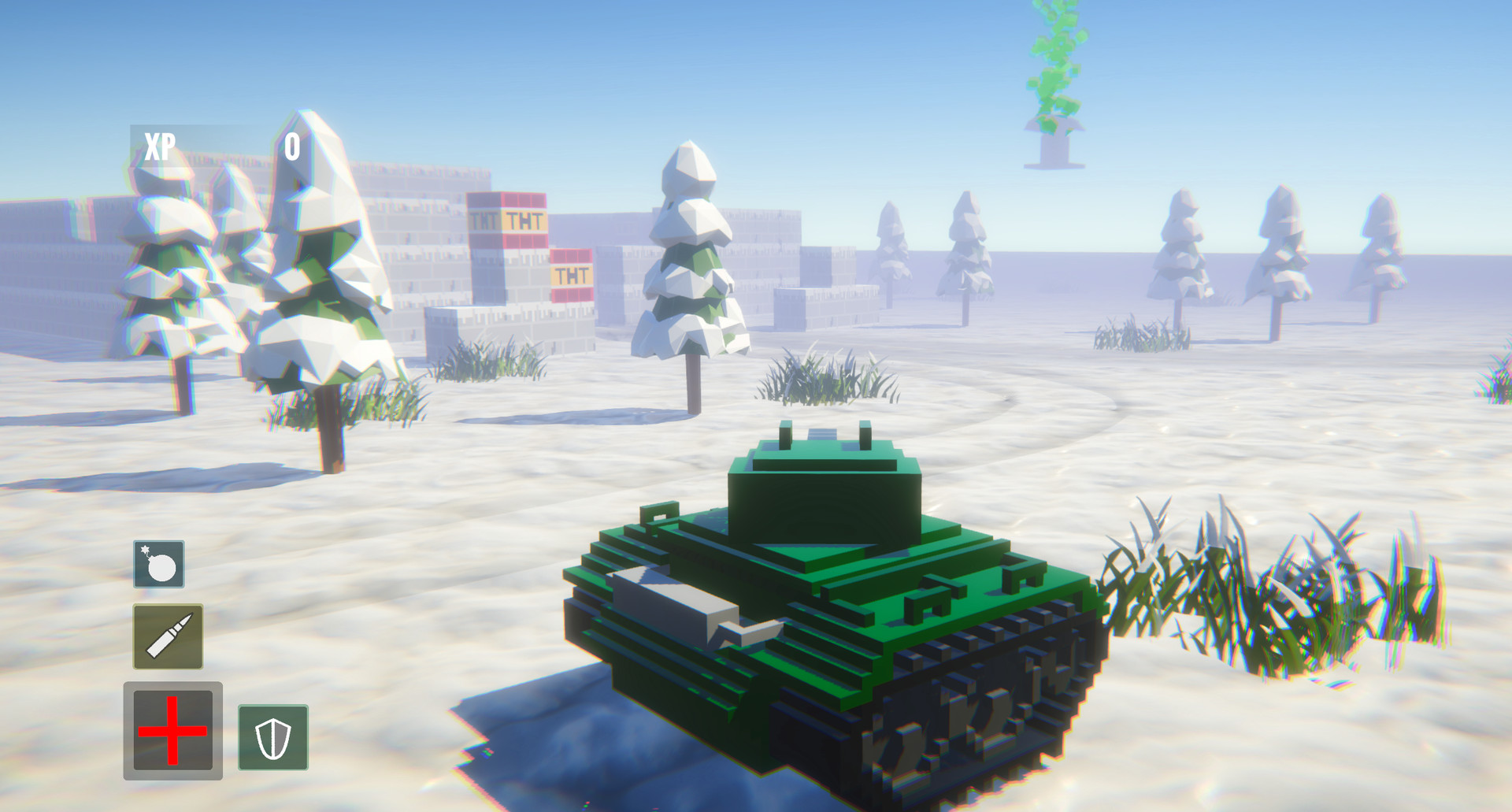1512x812 pixels.
Task: Click the lower TNT crate
Action: click(x=571, y=273)
